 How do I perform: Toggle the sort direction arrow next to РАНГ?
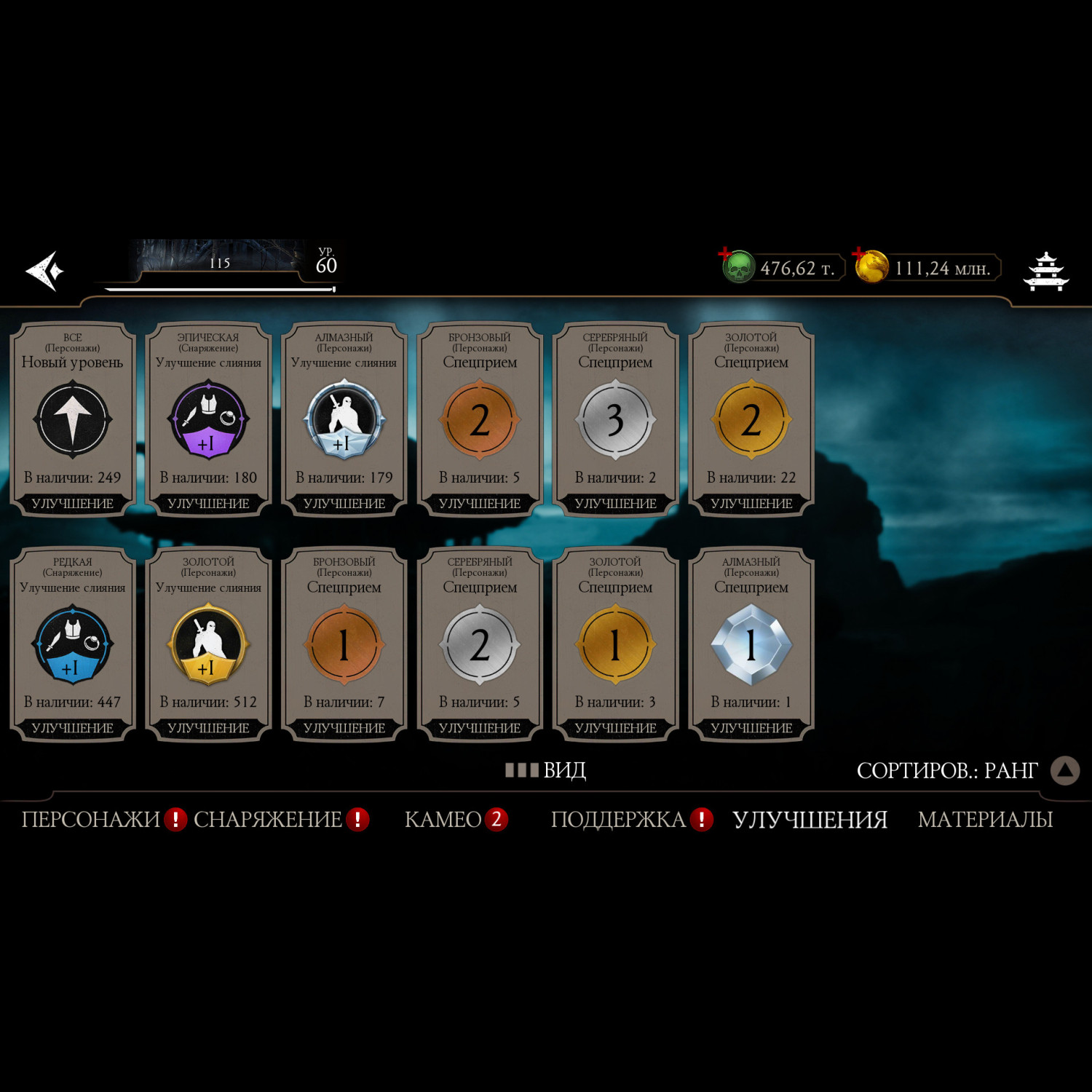click(1064, 770)
